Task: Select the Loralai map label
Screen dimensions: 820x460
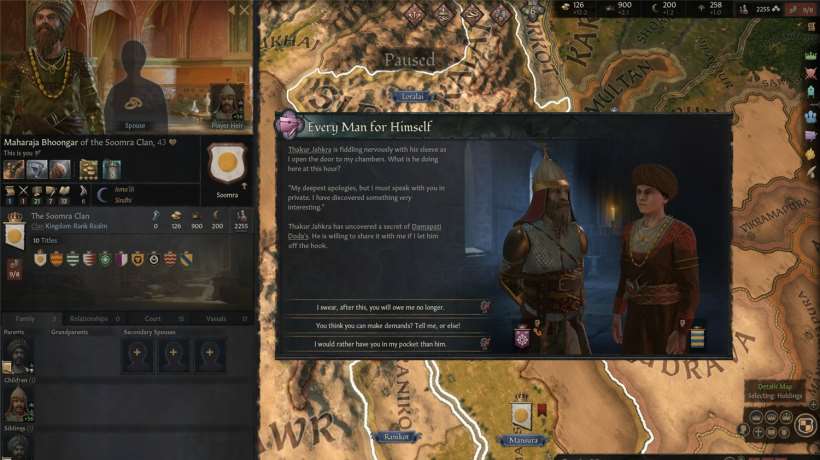Action: pyautogui.click(x=411, y=96)
